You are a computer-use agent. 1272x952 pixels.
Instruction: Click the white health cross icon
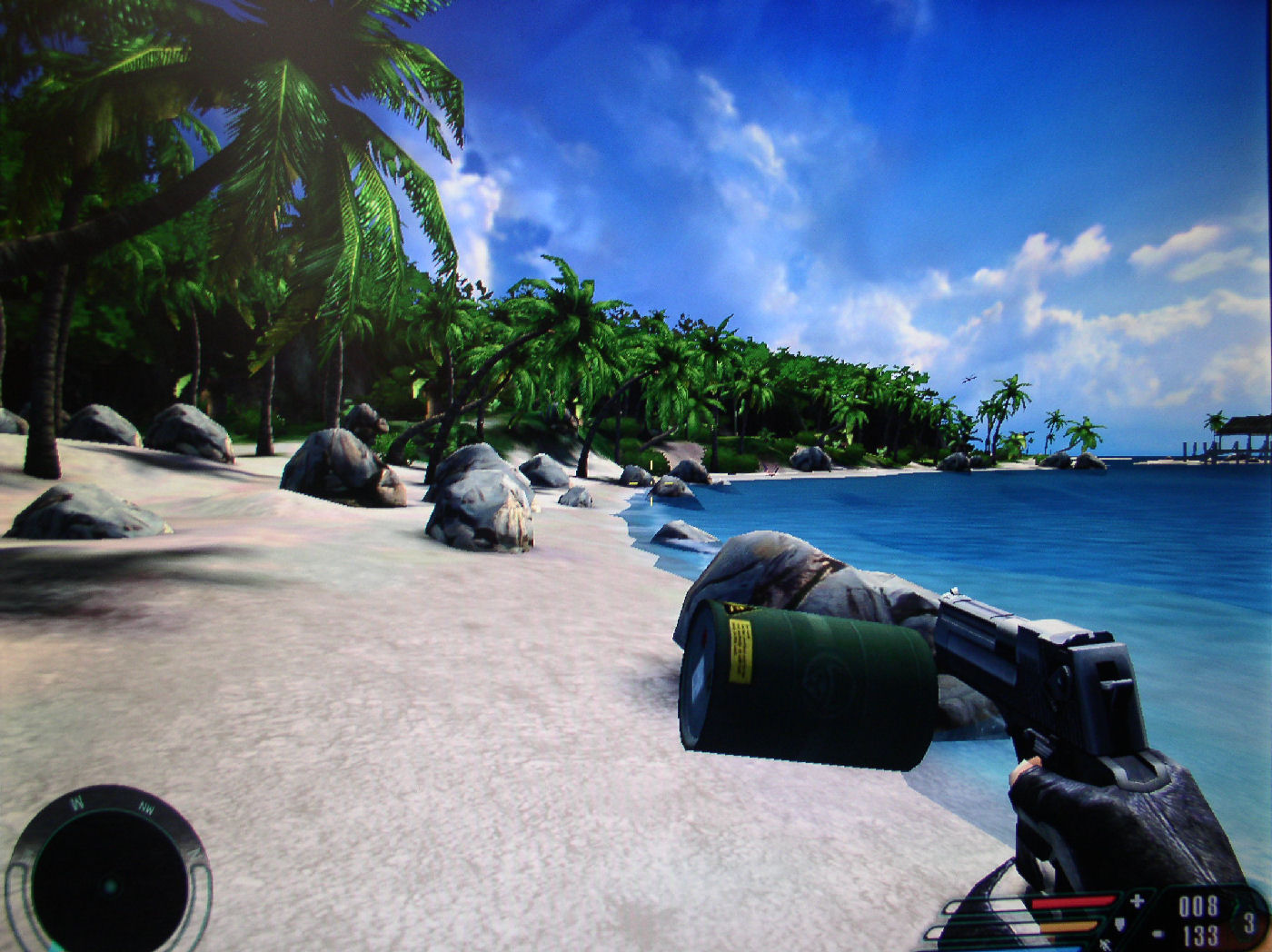click(1137, 901)
